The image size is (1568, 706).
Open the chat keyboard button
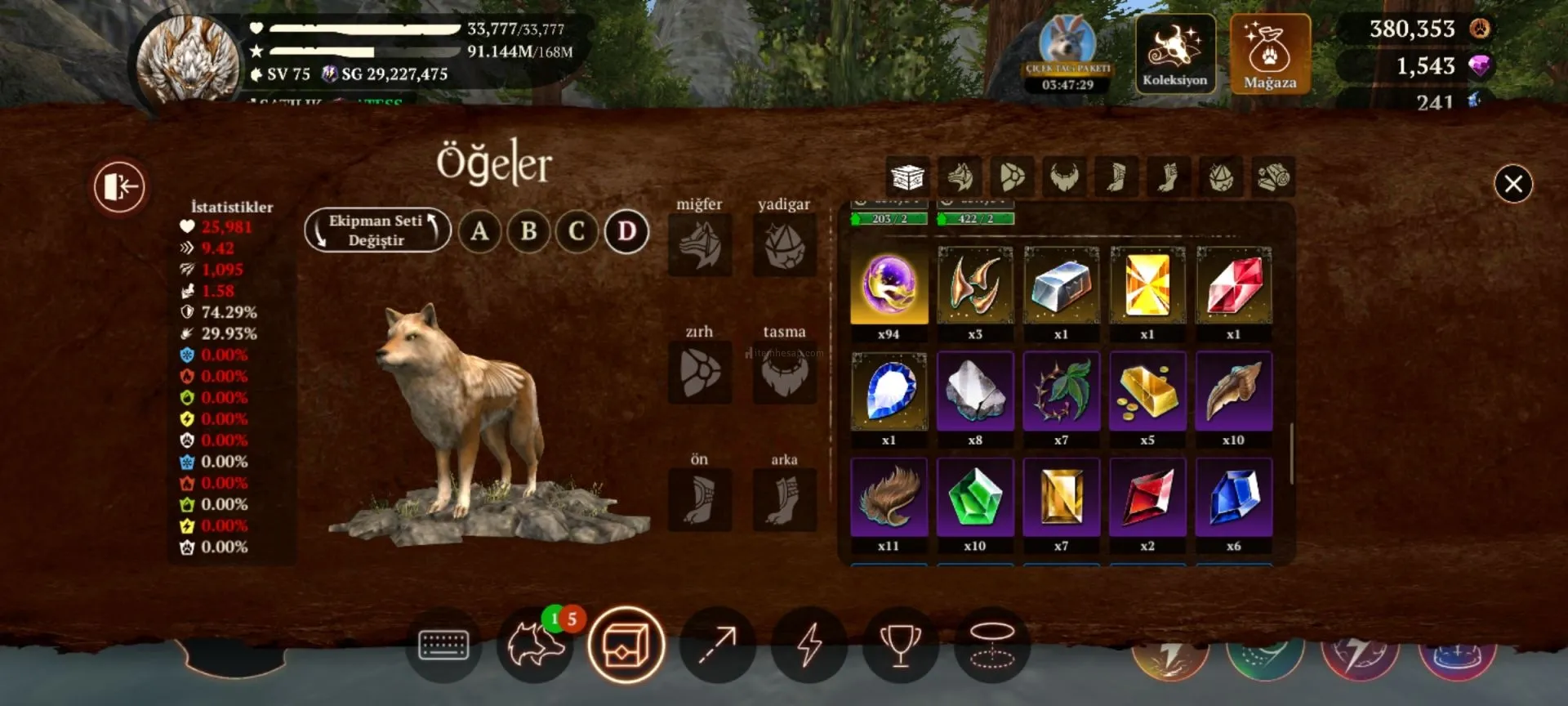(x=443, y=646)
